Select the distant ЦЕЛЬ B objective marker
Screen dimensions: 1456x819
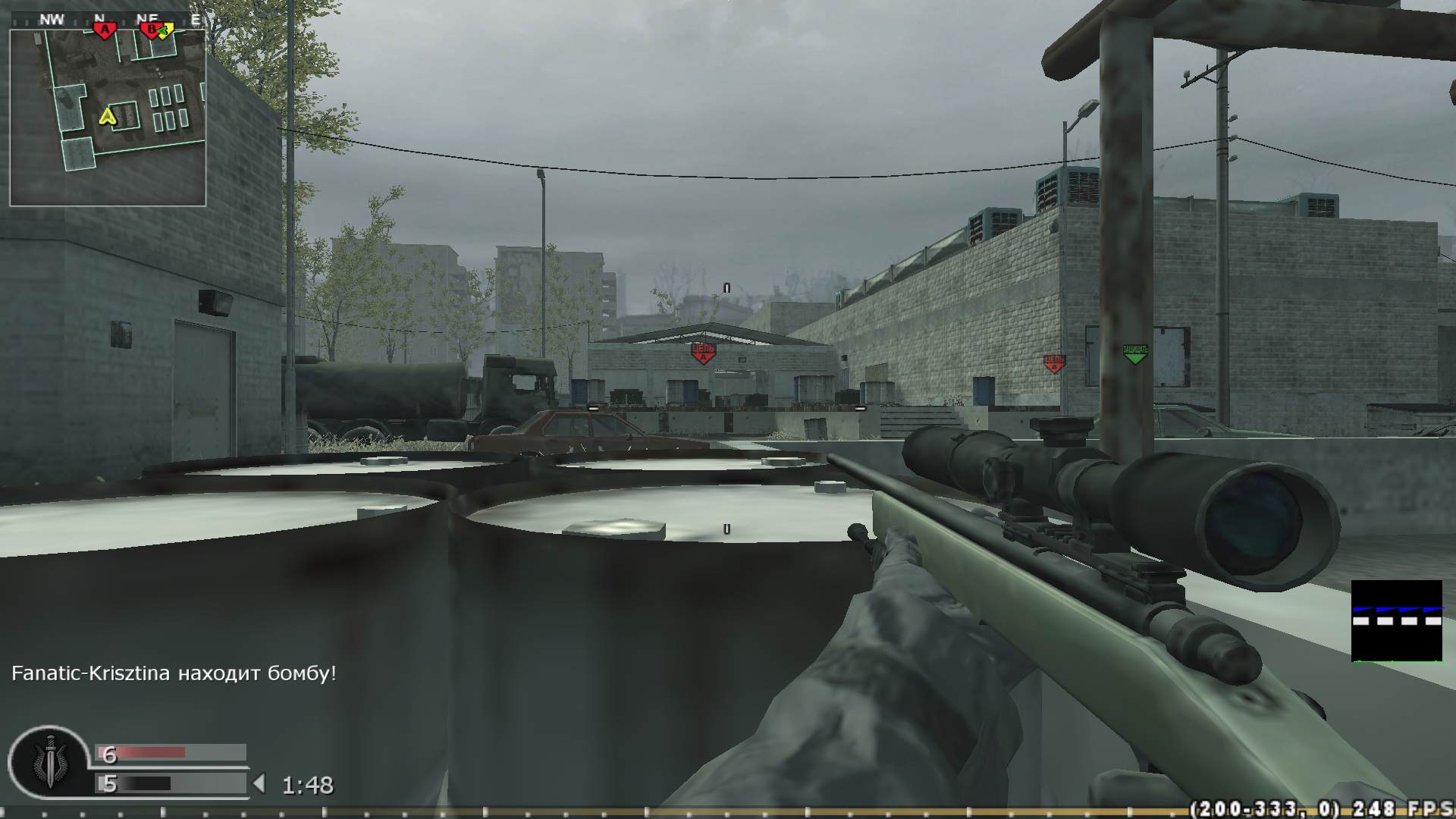coord(1053,363)
